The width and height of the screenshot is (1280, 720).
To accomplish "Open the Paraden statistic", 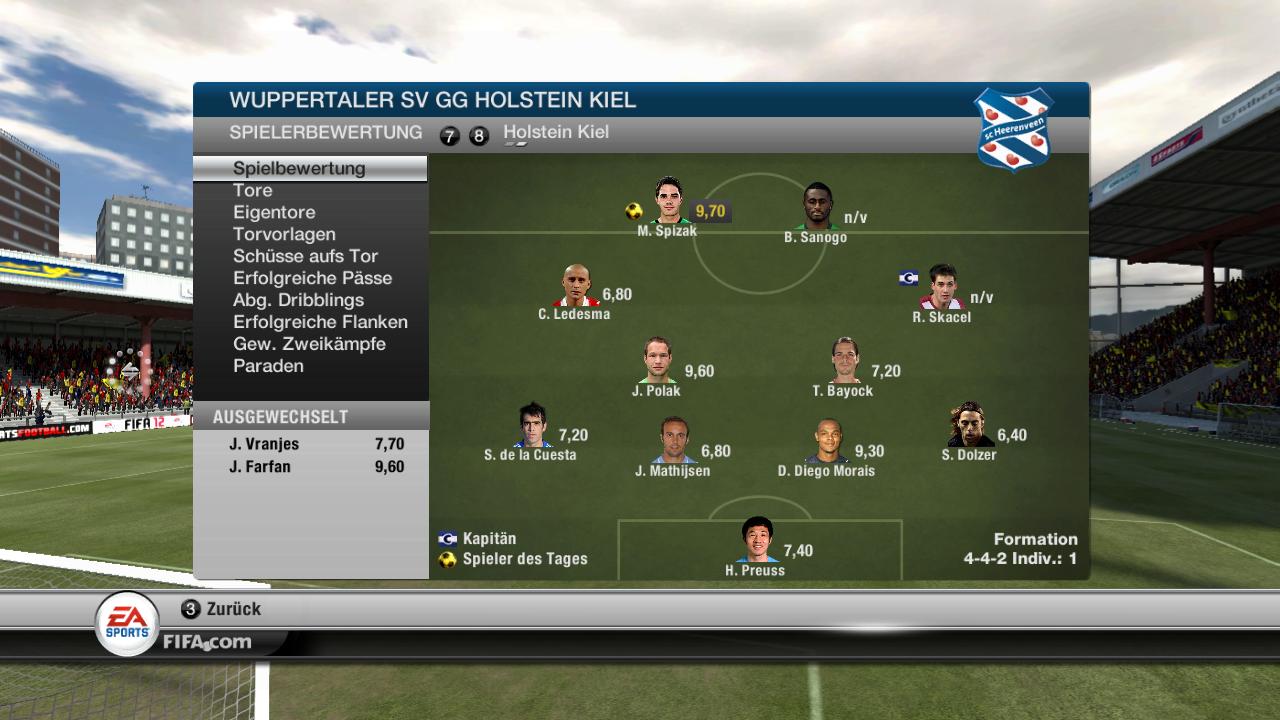I will click(268, 366).
